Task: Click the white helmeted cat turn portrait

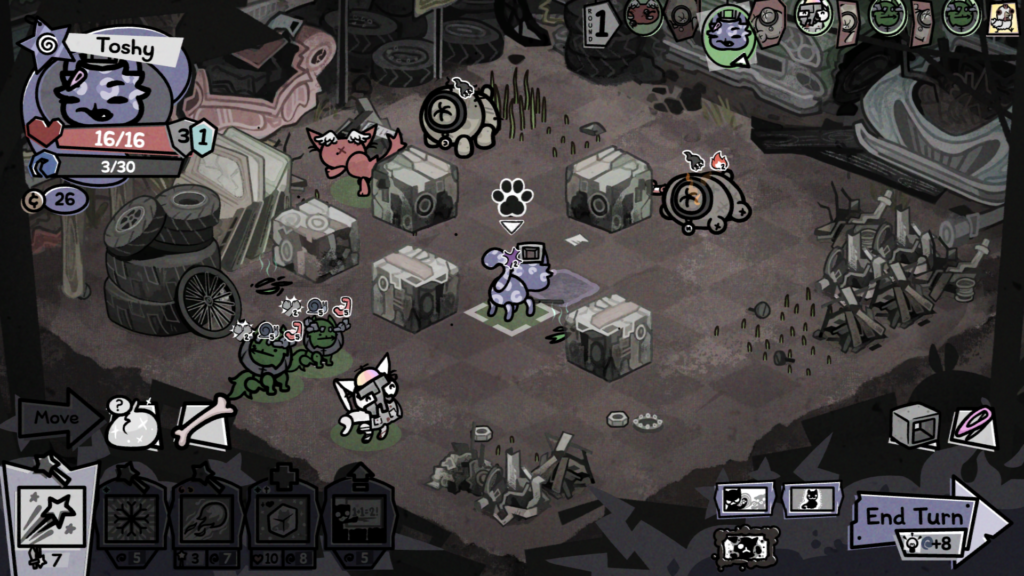Action: [x=812, y=17]
